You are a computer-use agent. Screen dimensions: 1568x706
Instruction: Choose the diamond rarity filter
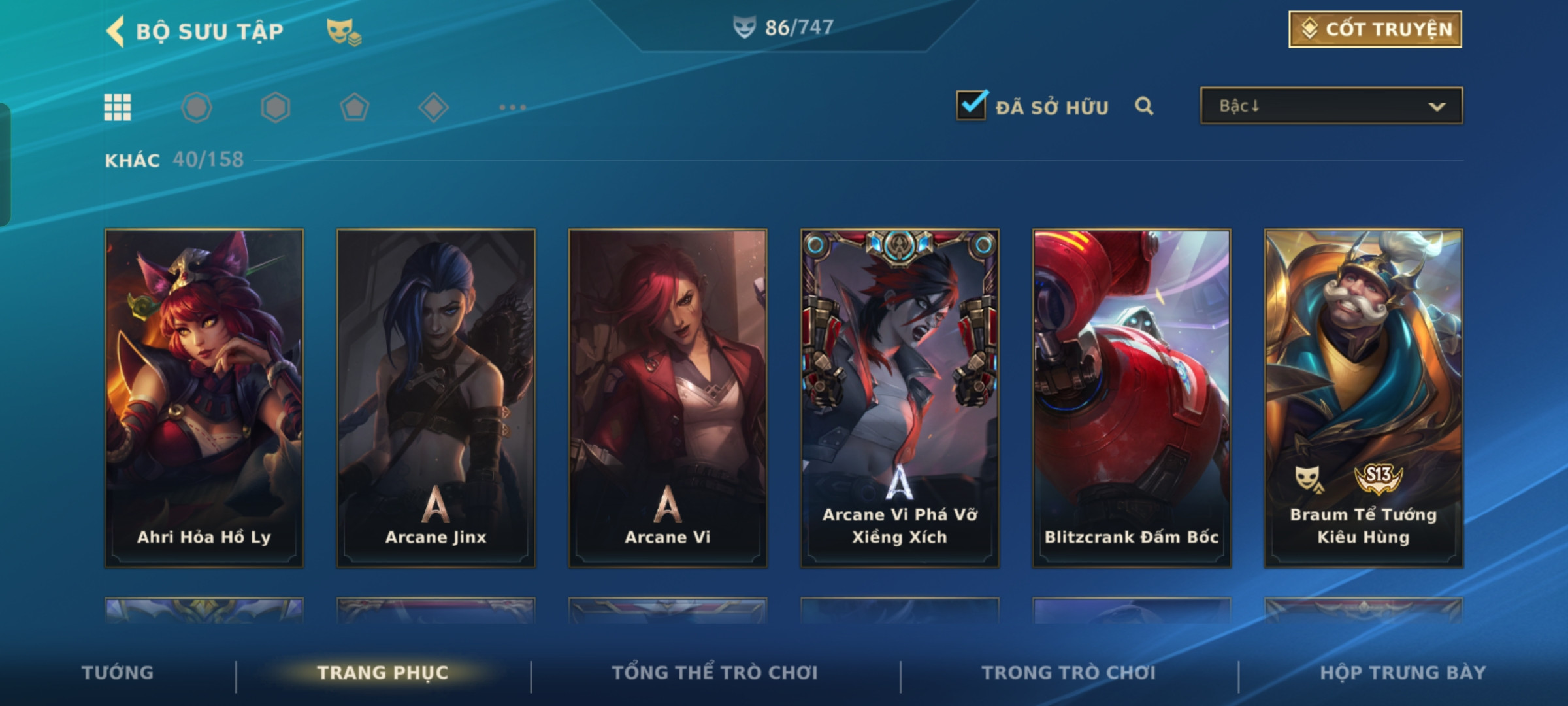[433, 107]
